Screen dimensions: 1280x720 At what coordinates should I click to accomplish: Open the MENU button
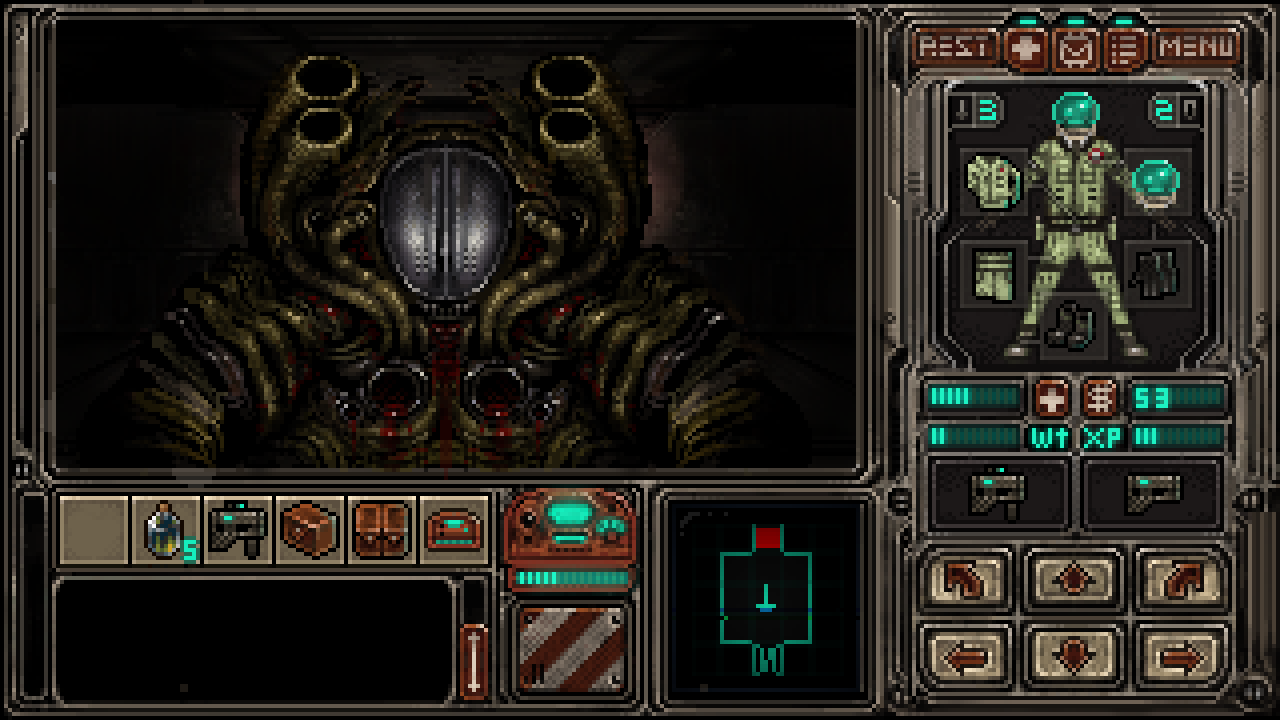tap(1194, 44)
